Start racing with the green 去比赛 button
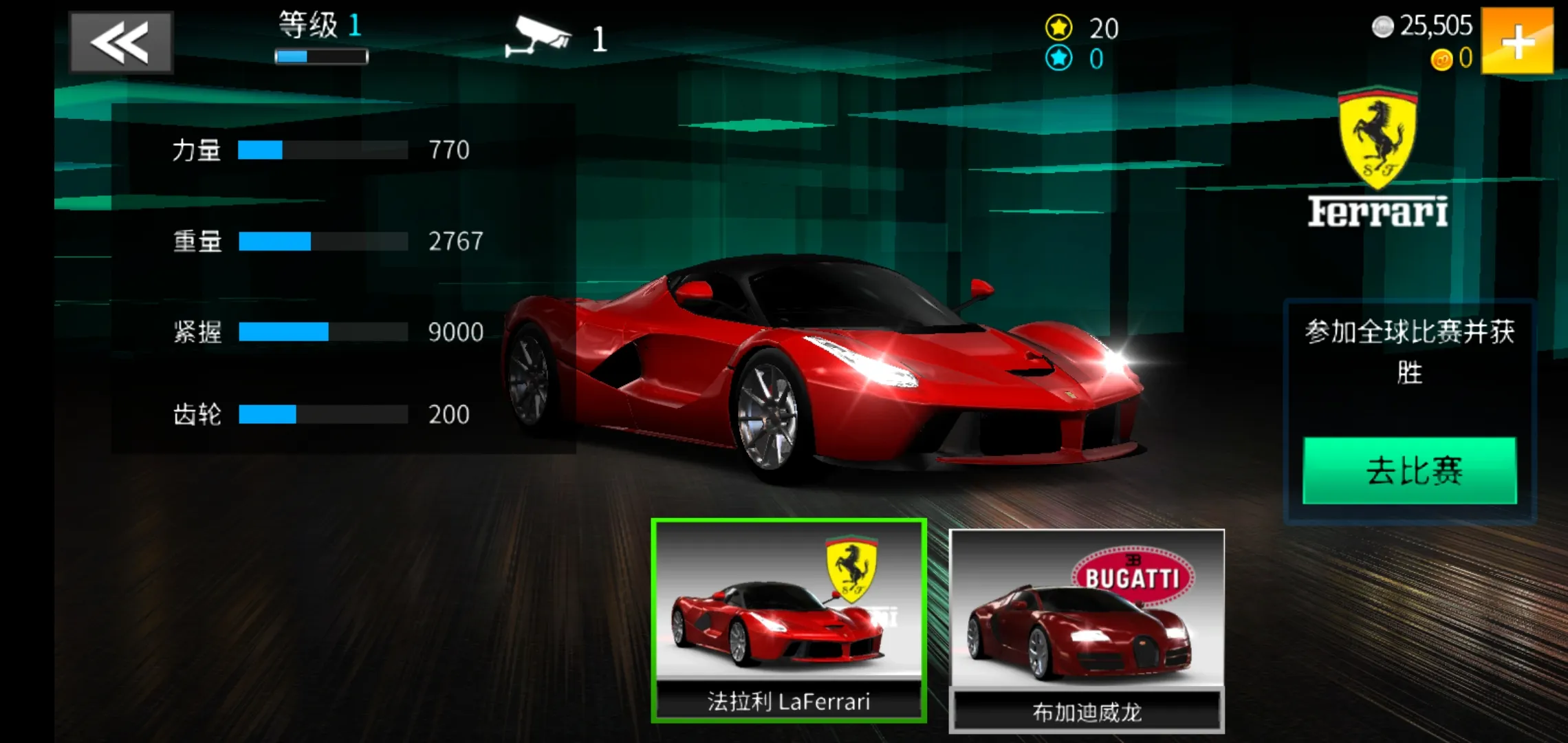The image size is (1568, 743). click(x=1409, y=471)
